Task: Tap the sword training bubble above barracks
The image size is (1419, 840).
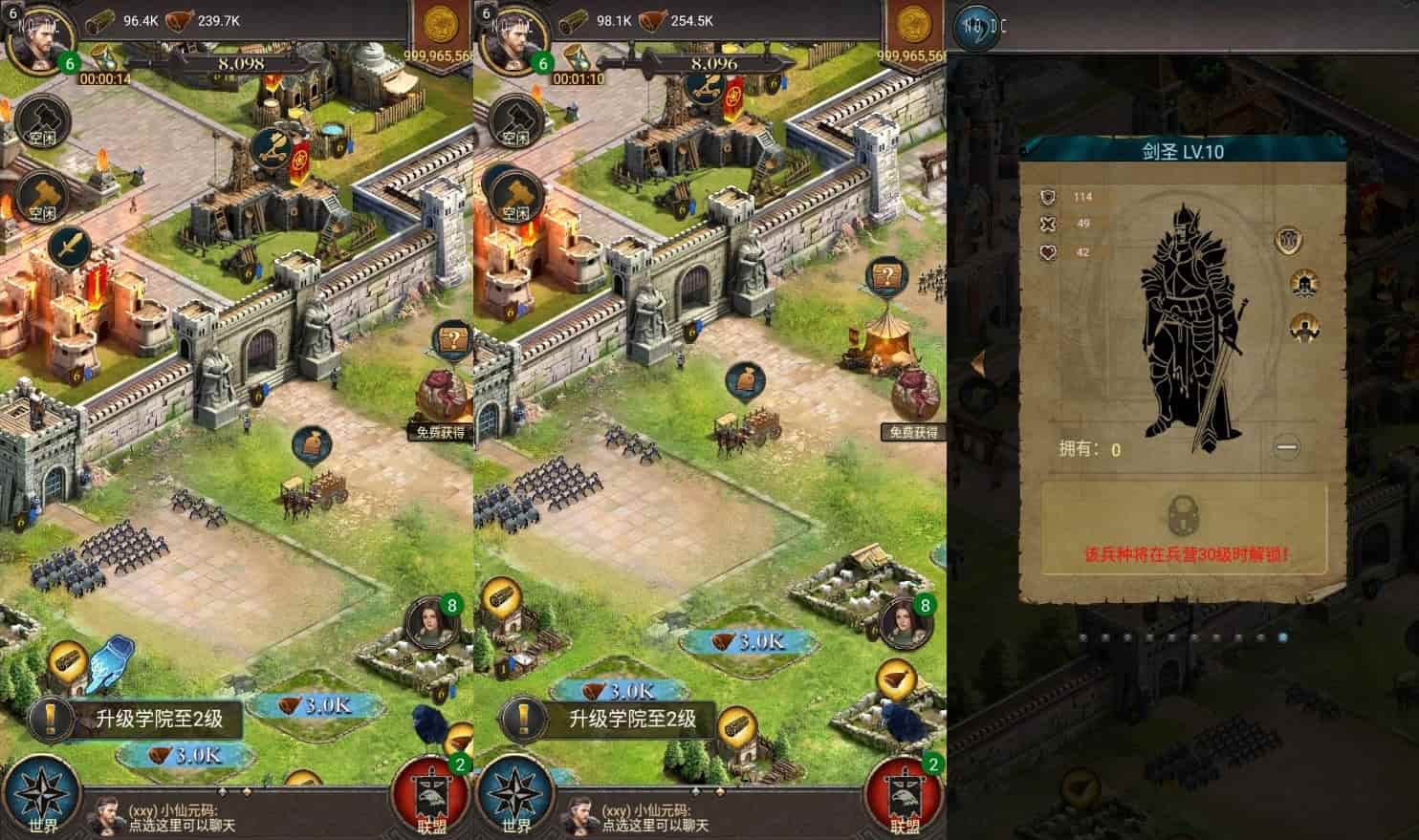Action: tap(69, 248)
